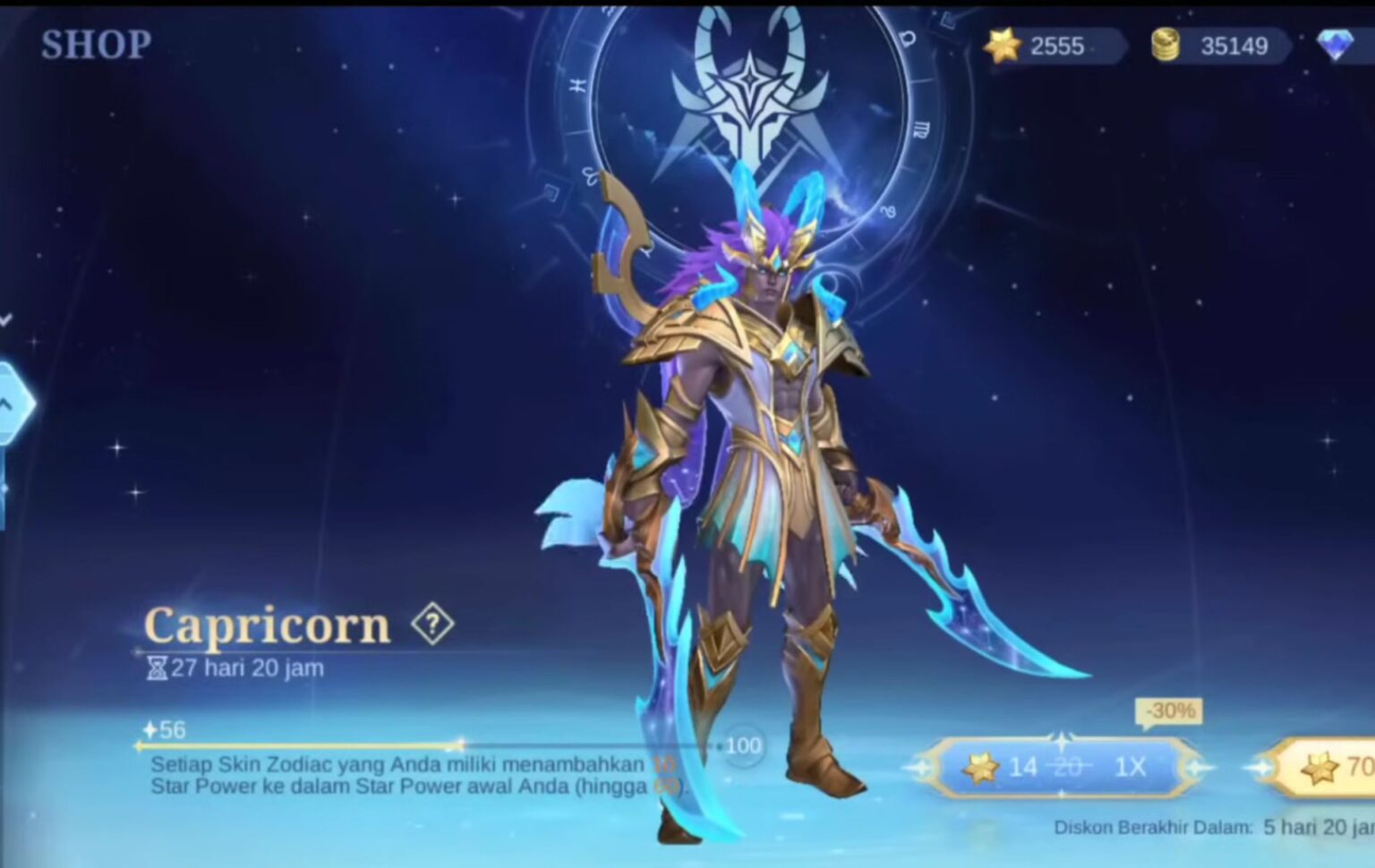Image resolution: width=1375 pixels, height=868 pixels.
Task: Select the SHOP title header
Action: 96,43
